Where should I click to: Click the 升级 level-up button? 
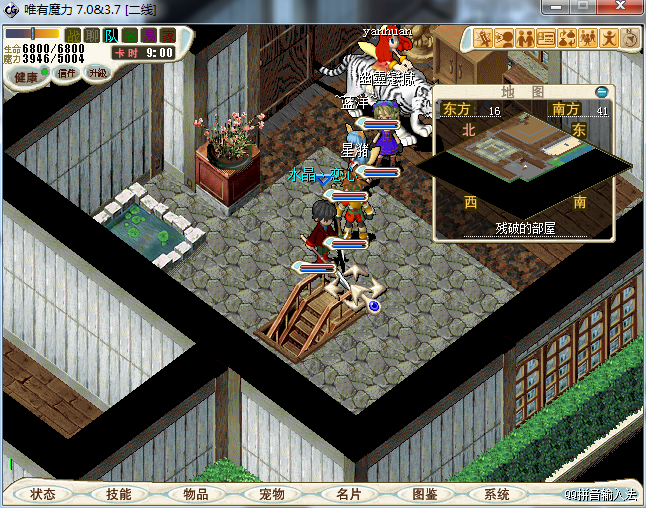[98, 73]
